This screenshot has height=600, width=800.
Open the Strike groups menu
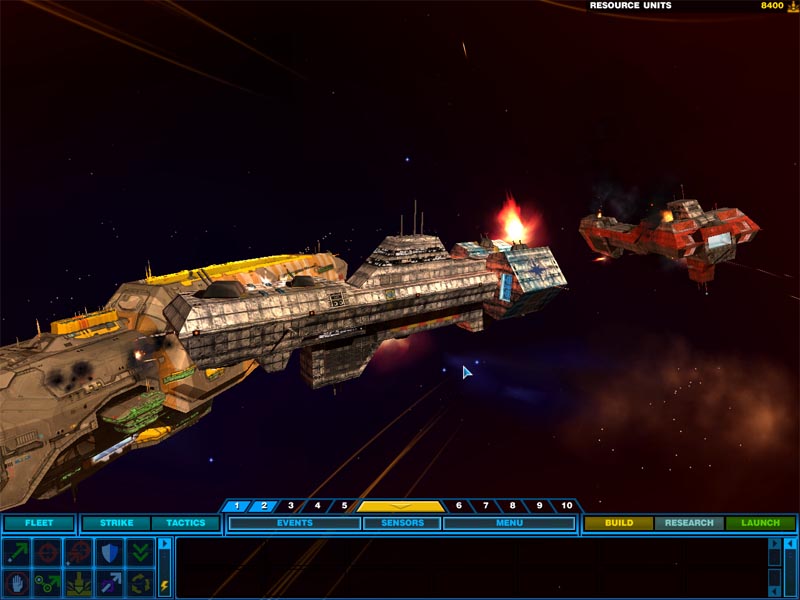coord(116,523)
